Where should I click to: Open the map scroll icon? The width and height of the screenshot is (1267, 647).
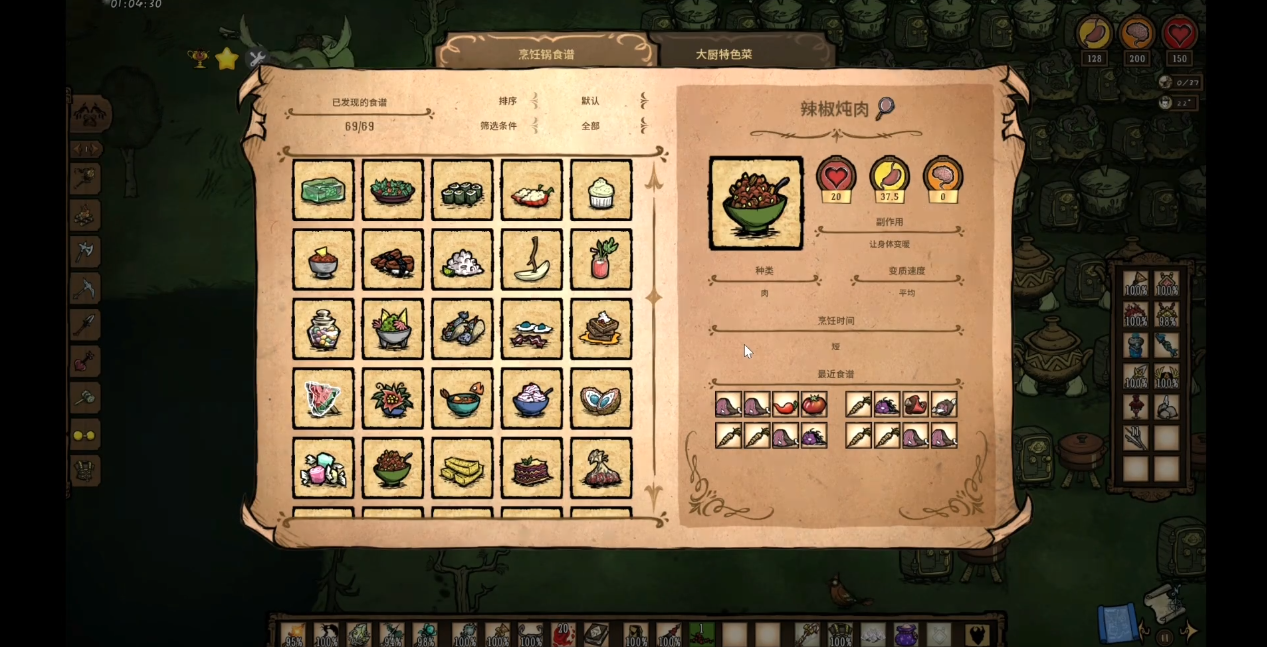coord(1118,621)
